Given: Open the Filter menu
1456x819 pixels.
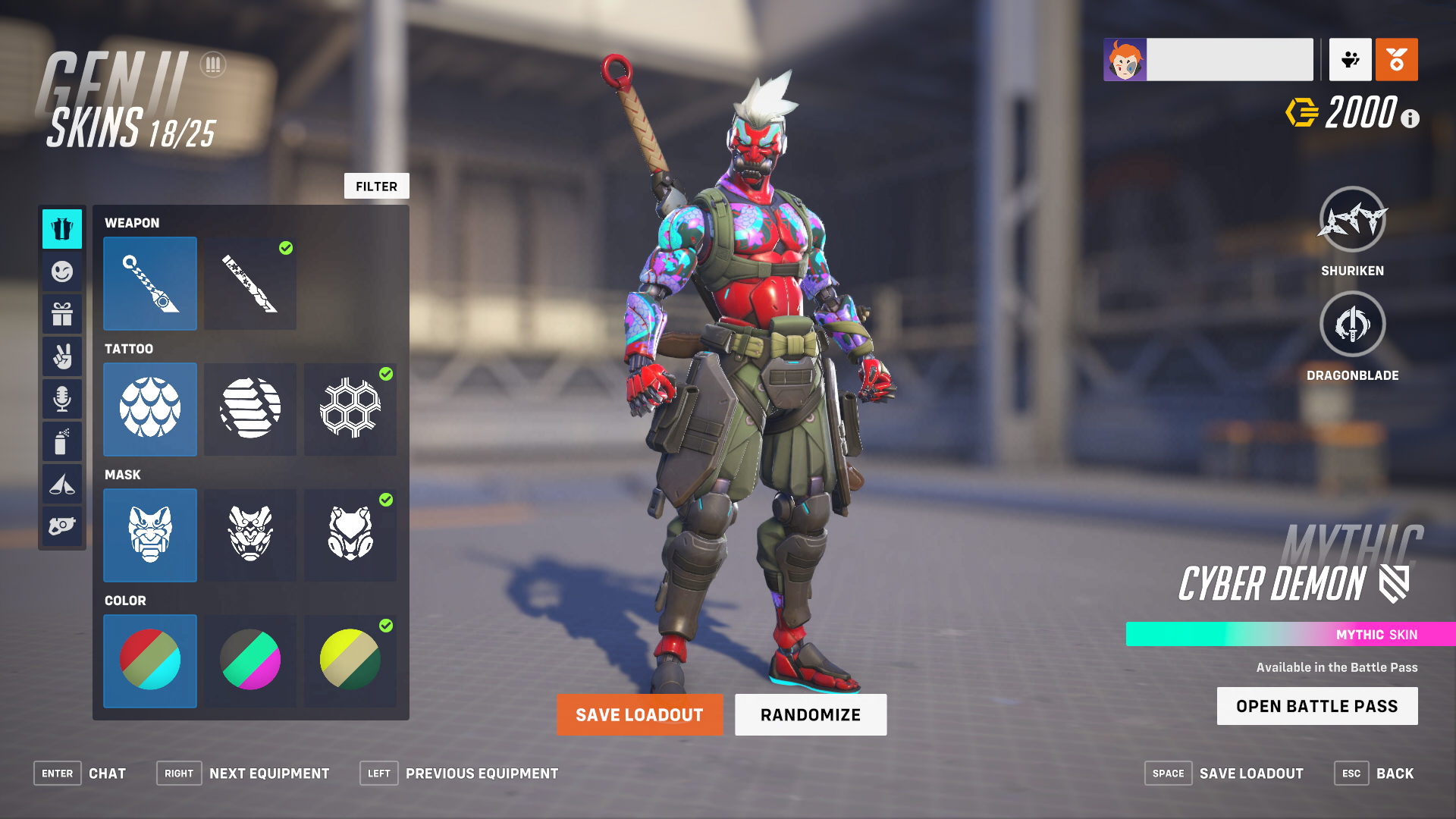Looking at the screenshot, I should click(x=376, y=186).
